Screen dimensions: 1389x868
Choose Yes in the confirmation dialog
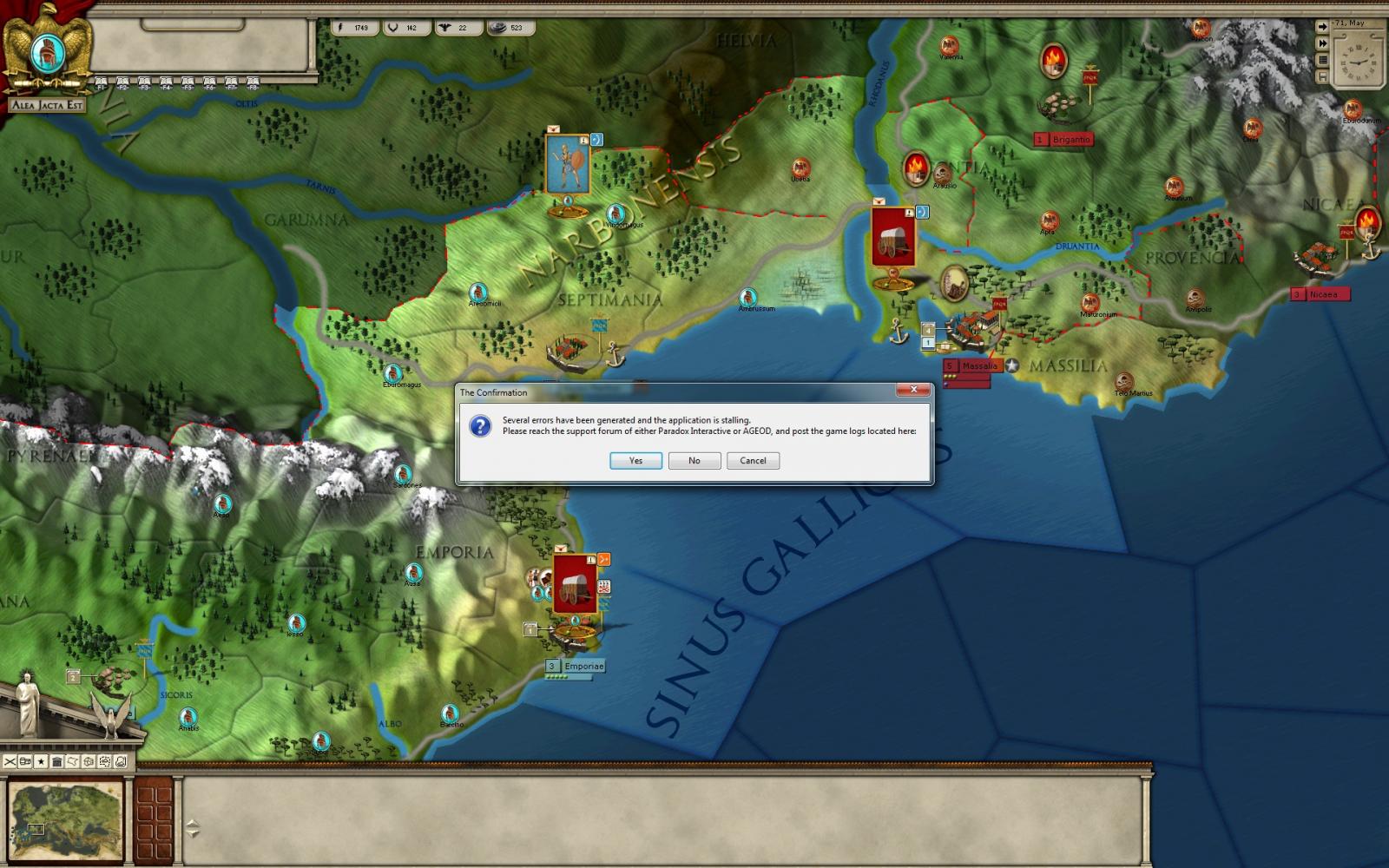635,461
